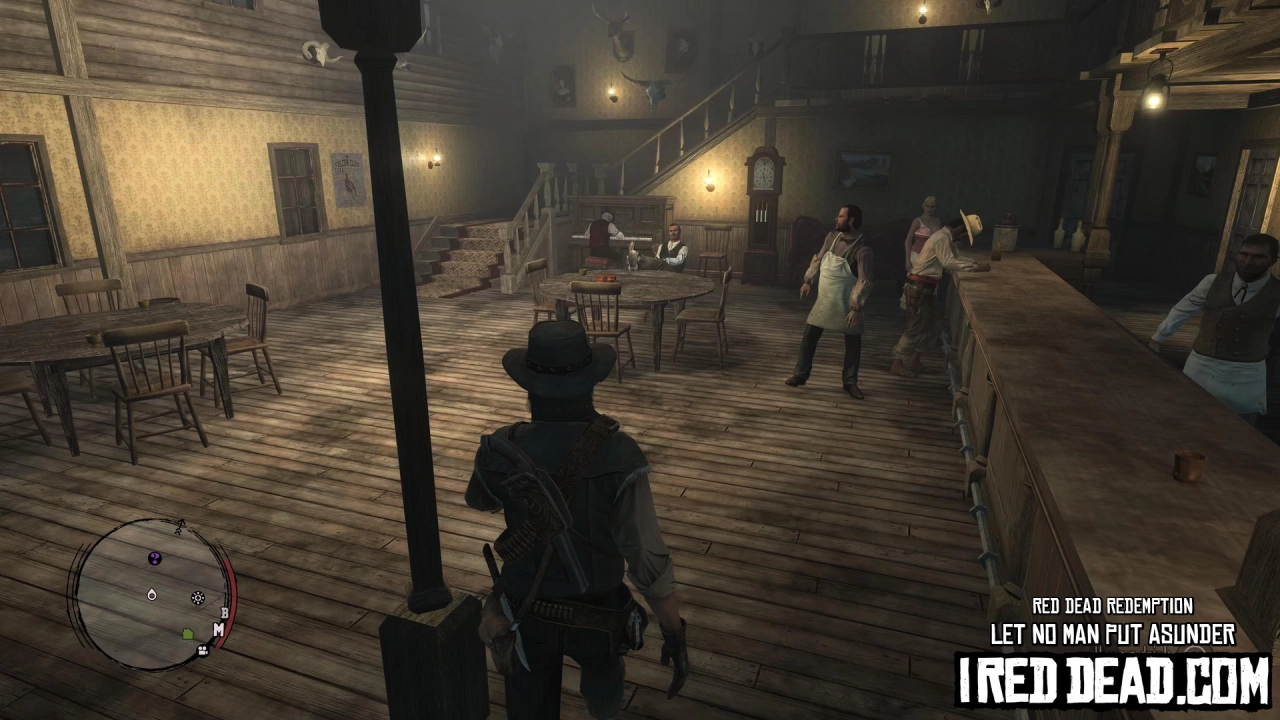This screenshot has height=720, width=1280.
Task: Select the north compass arrow above the minimap
Action: point(180,525)
